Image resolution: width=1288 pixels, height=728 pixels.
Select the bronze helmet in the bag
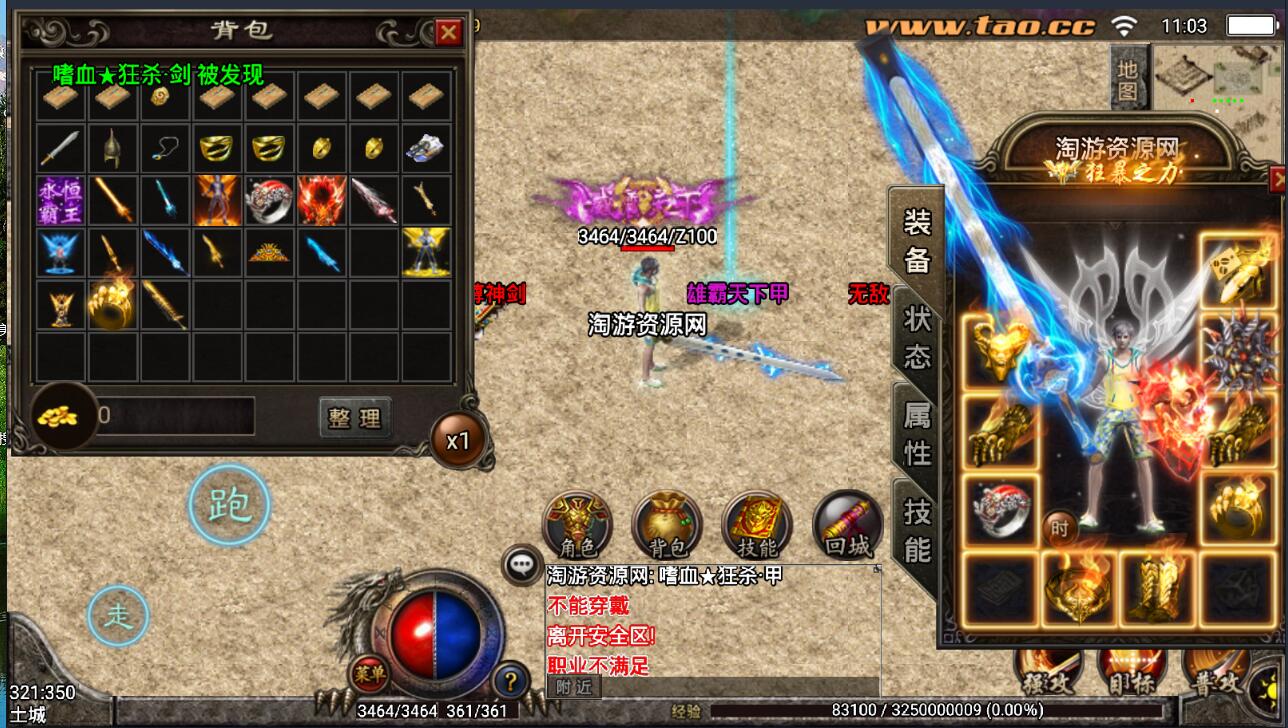click(114, 149)
